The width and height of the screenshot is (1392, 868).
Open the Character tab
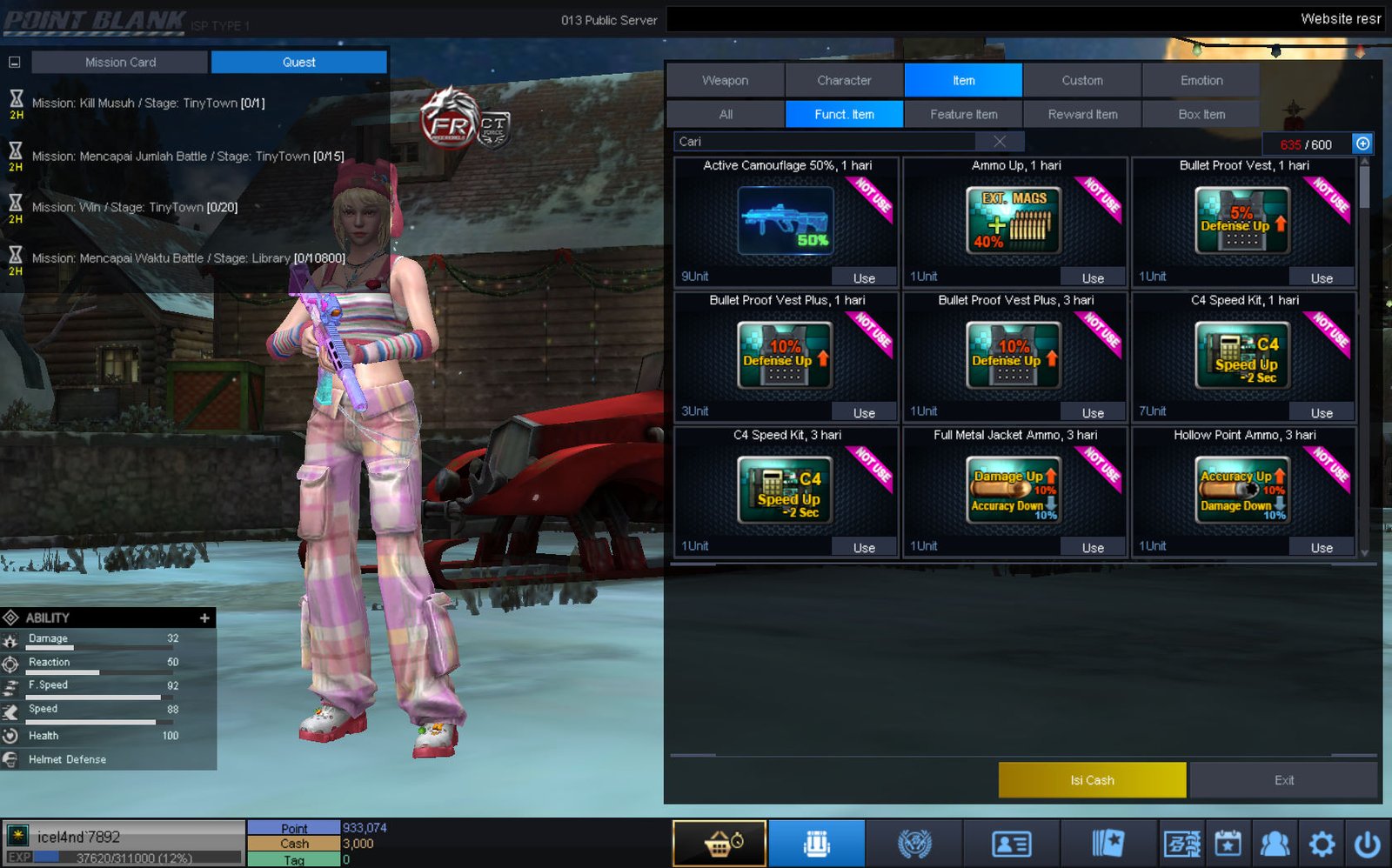844,80
